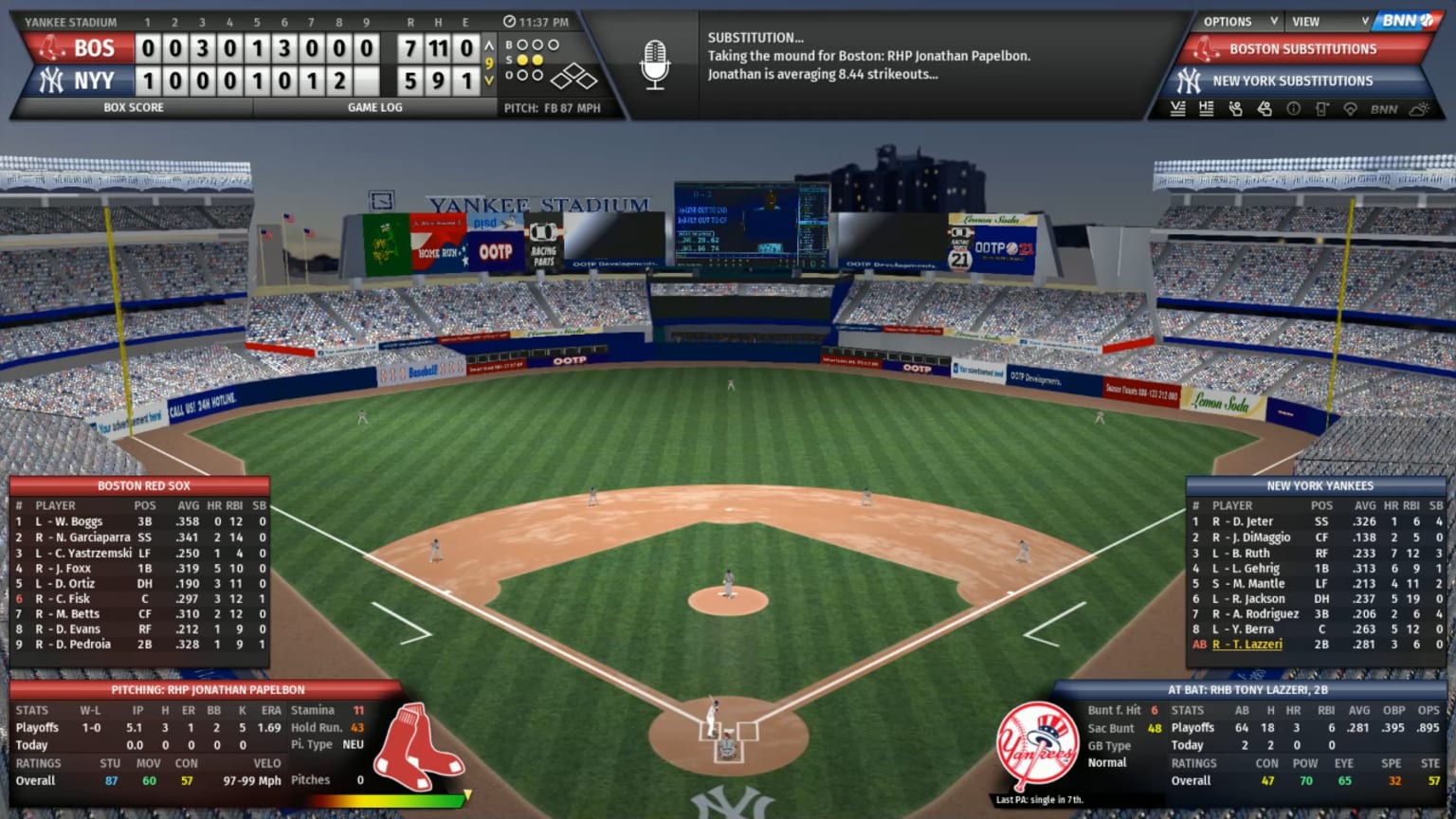Open the pitch location tracker icon

[1350, 109]
